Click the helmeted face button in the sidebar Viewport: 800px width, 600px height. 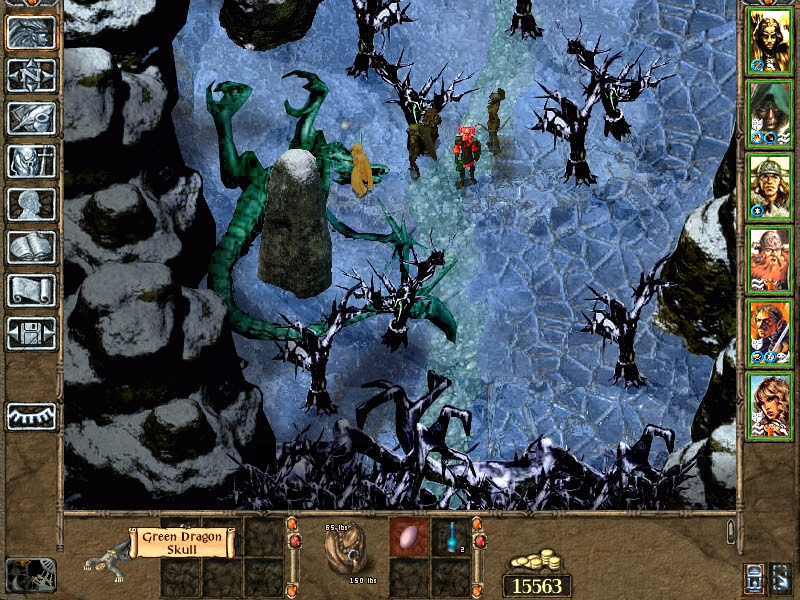point(31,33)
